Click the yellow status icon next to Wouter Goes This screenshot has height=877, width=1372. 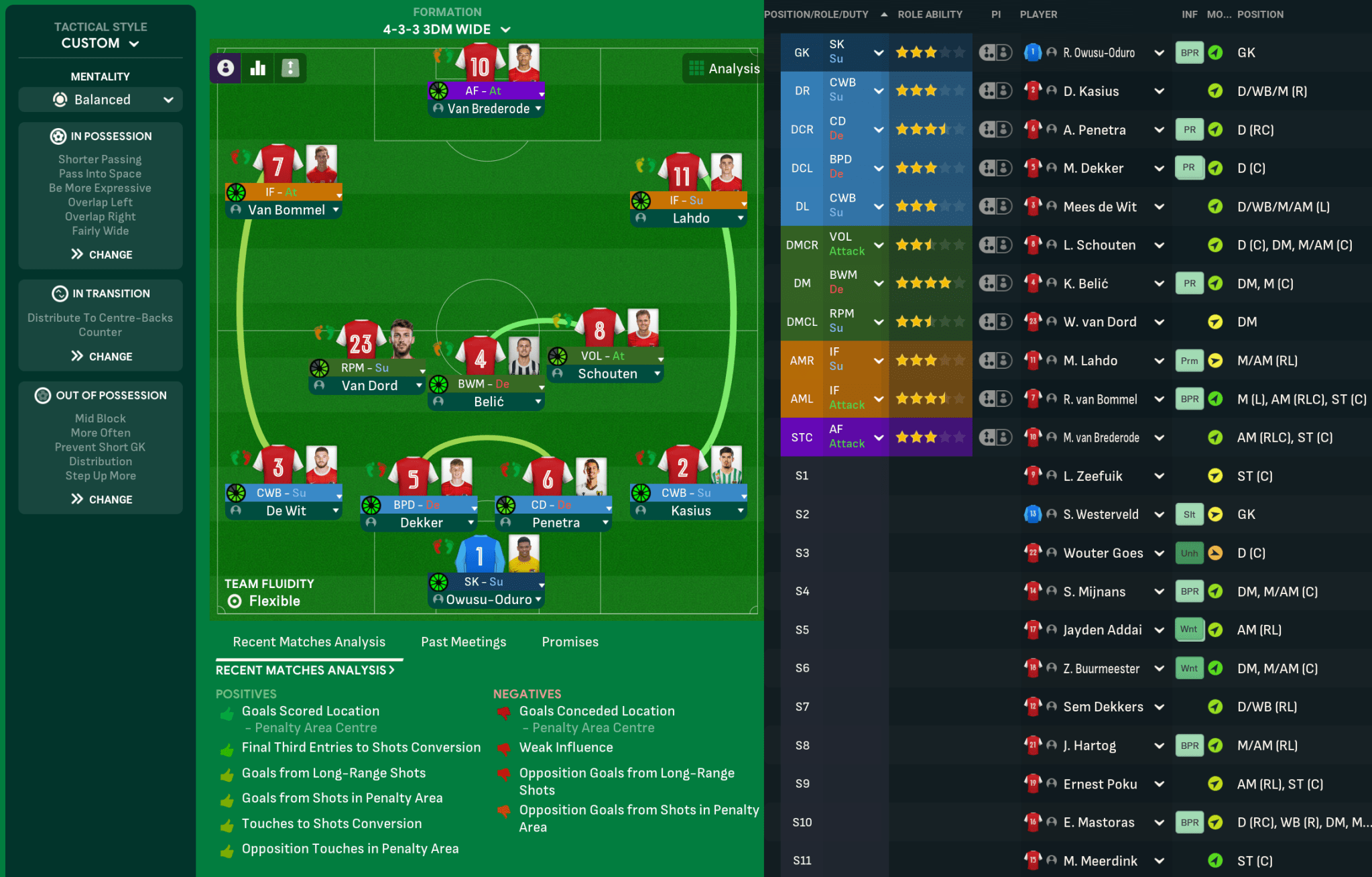1215,552
